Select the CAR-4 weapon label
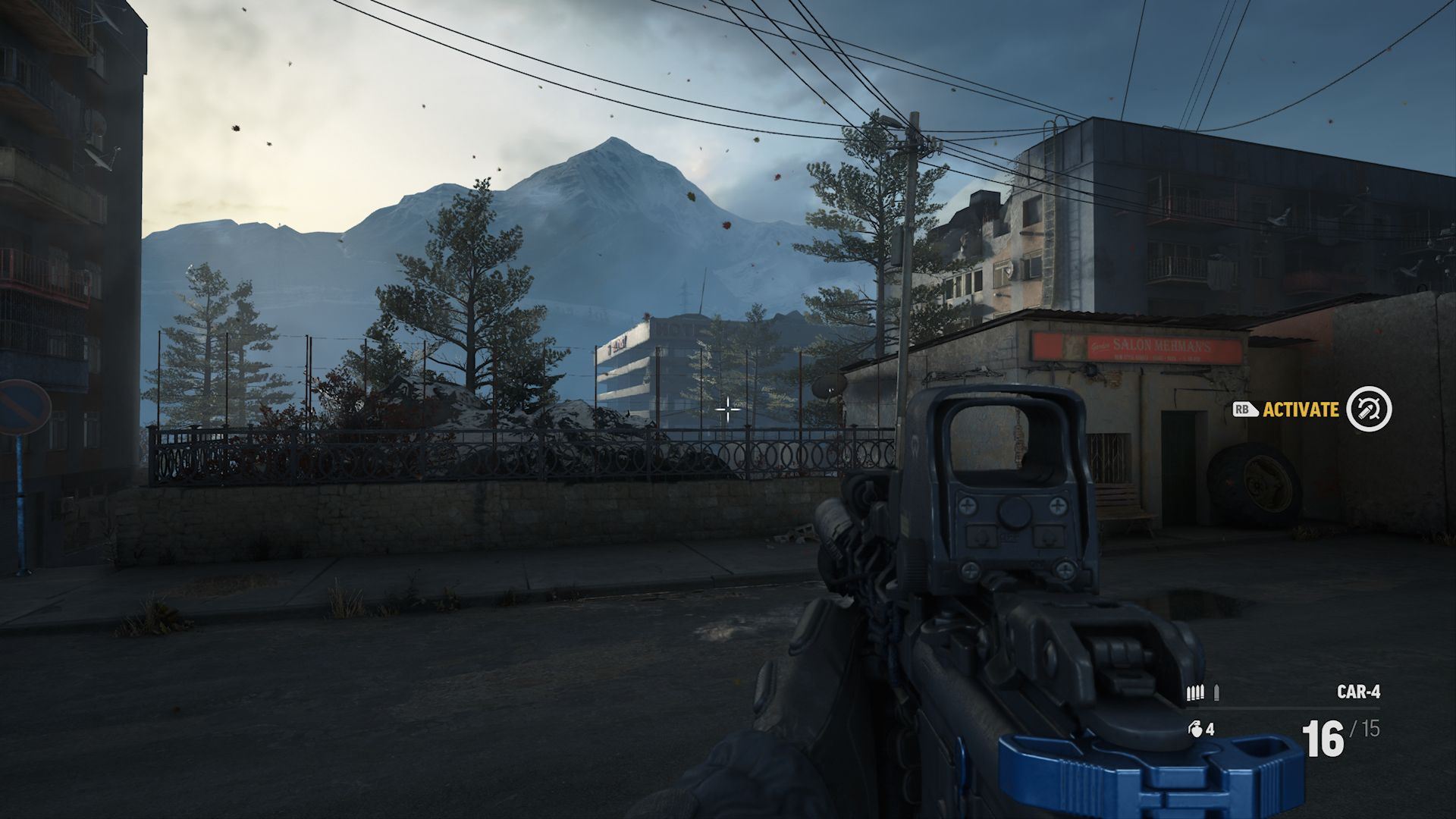The width and height of the screenshot is (1456, 819). (1358, 692)
